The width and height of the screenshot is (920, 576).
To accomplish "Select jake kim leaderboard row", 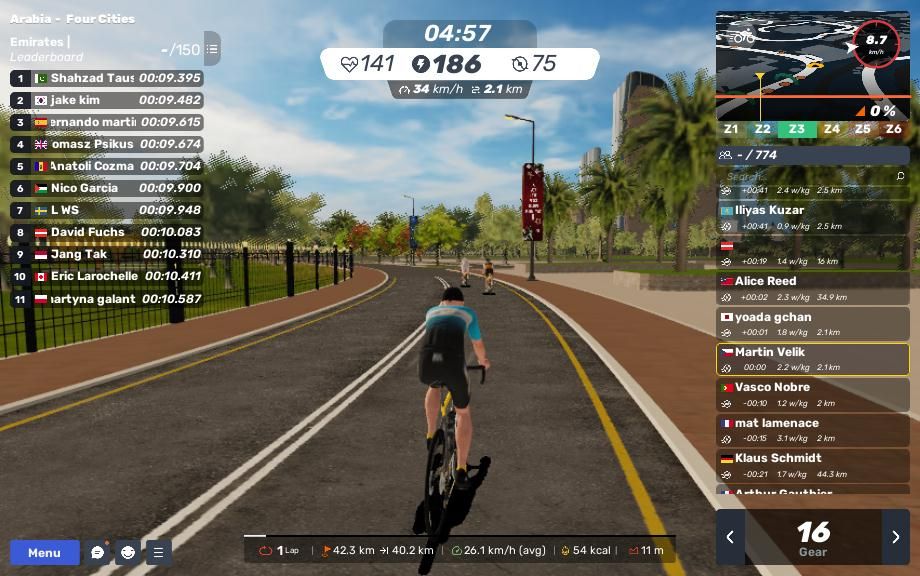I will point(106,100).
